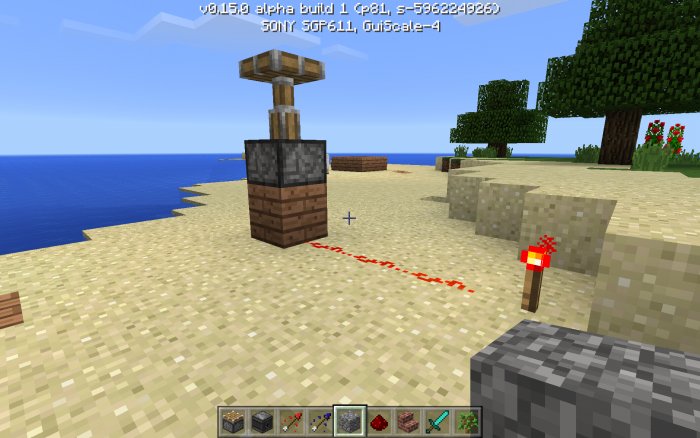The image size is (700, 438).
Task: Select the dark gray block slot
Action: (262, 421)
